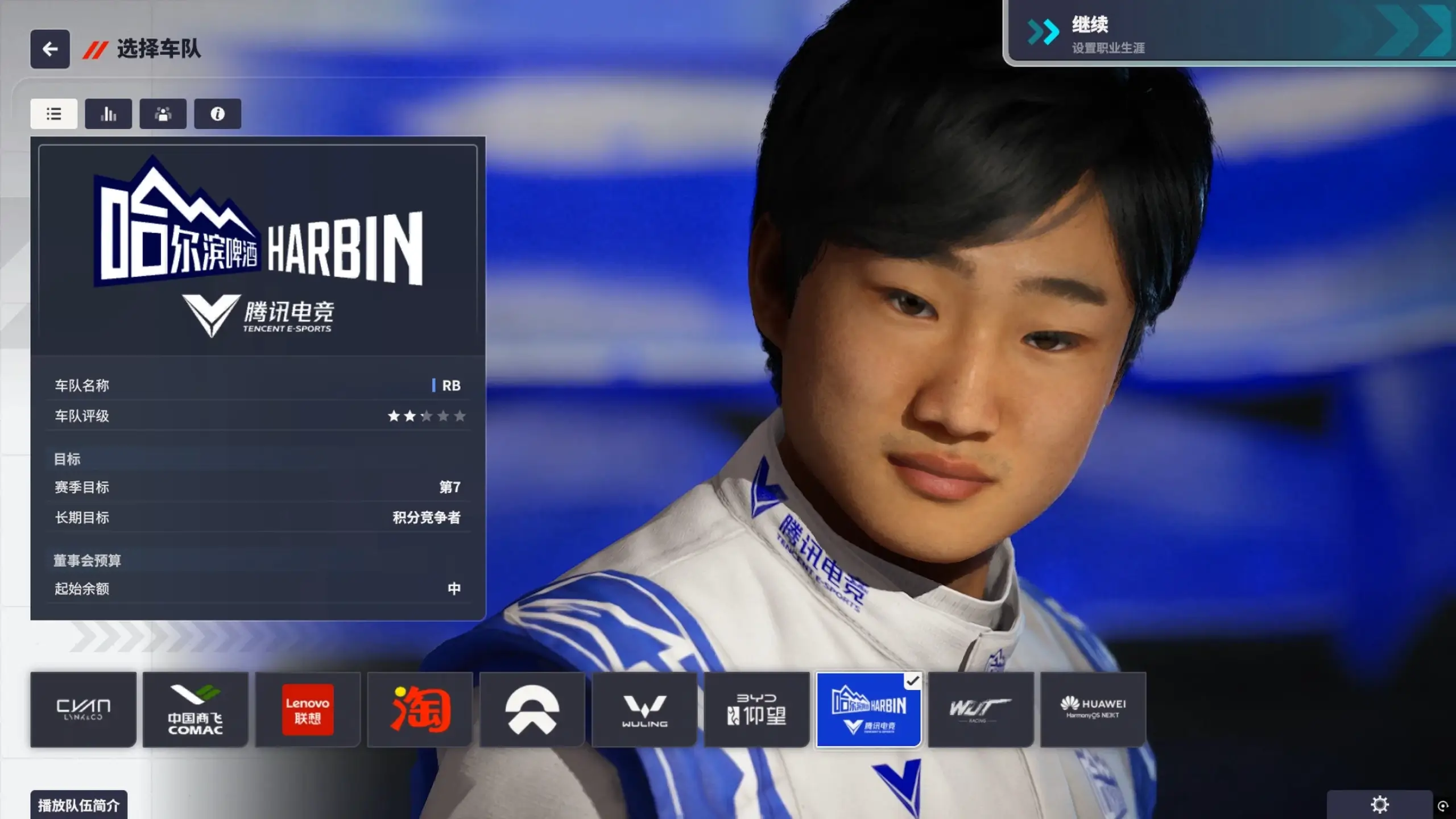1456x819 pixels.
Task: Pick the Lenovo team tile
Action: (x=308, y=709)
